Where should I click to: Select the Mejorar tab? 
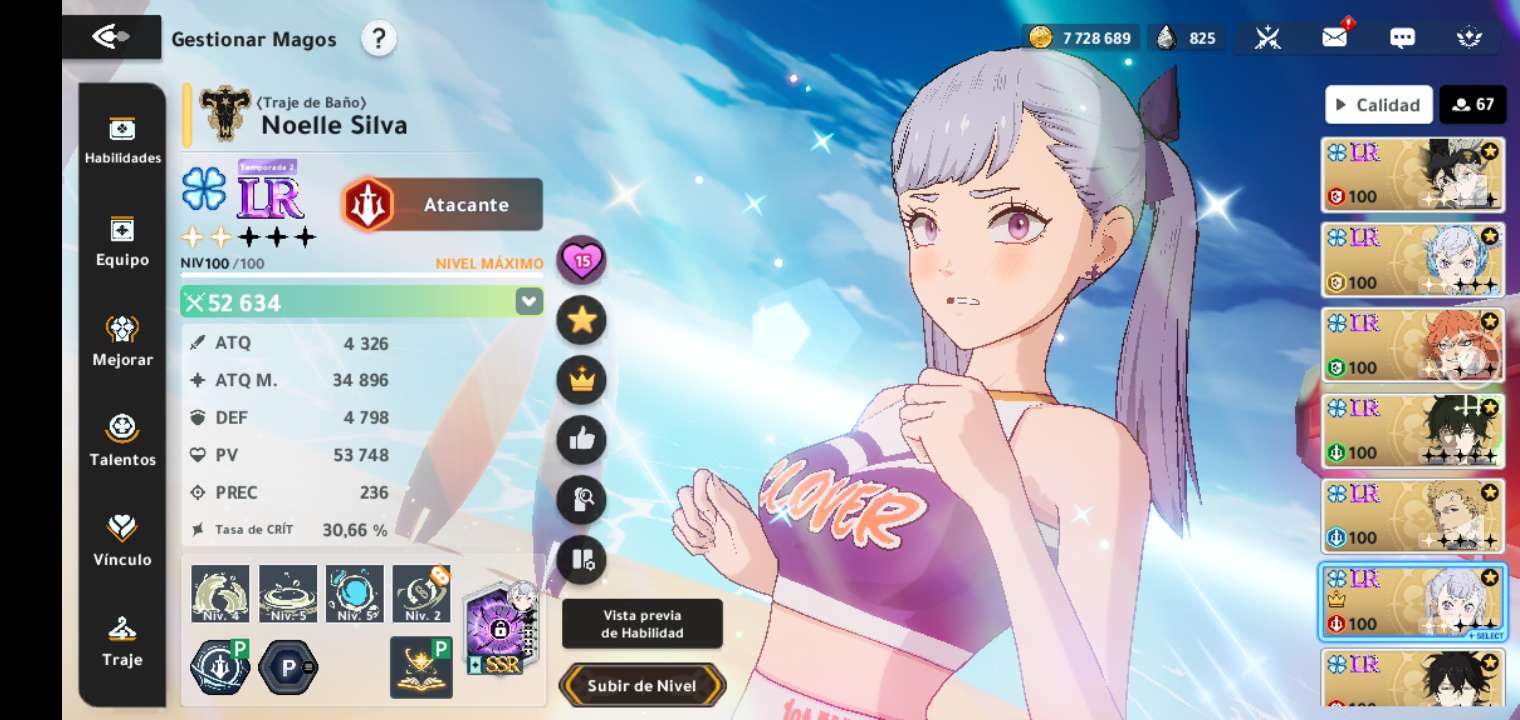[x=122, y=341]
